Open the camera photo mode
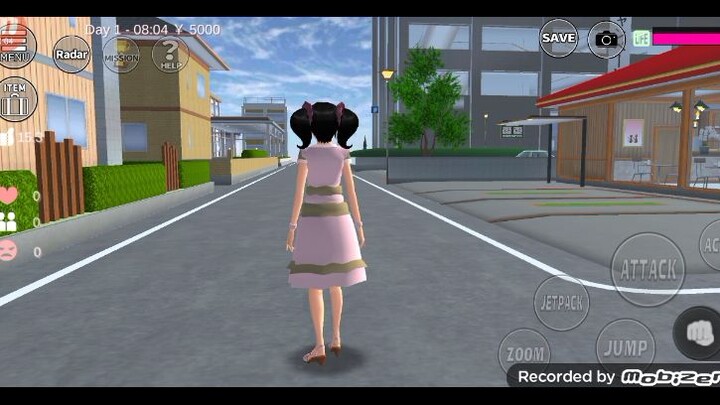 click(x=606, y=39)
